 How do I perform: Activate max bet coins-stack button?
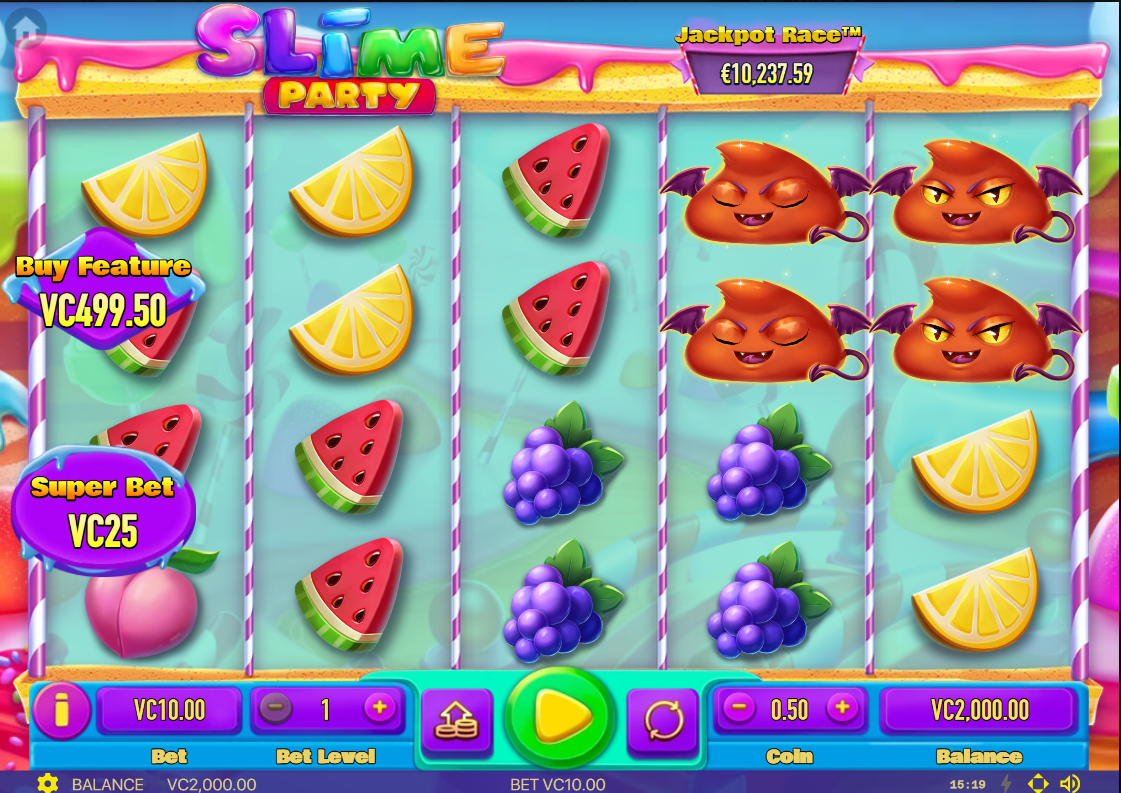[457, 719]
